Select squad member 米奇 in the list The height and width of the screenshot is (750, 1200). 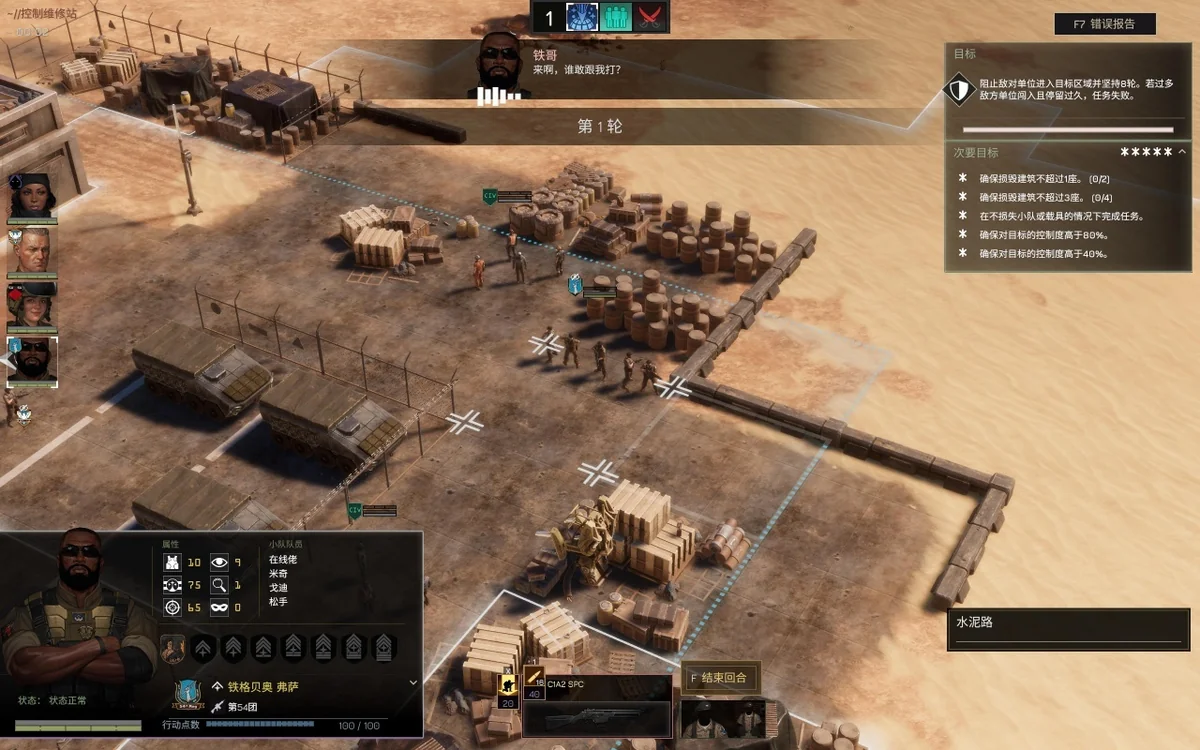pos(277,573)
